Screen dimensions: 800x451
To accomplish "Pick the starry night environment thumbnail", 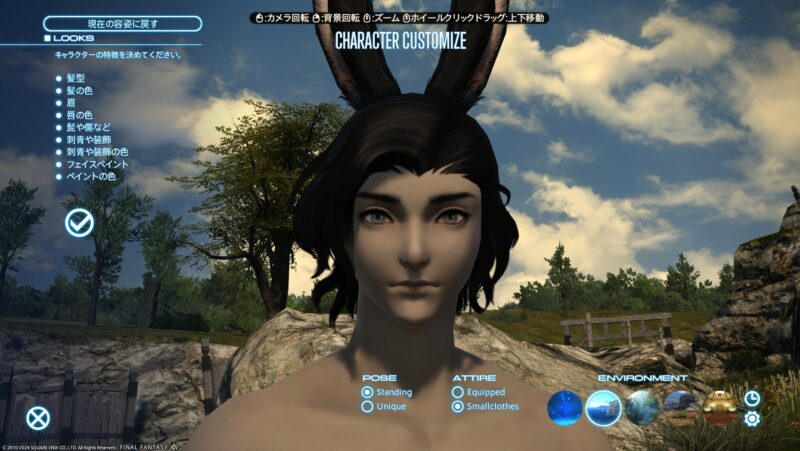I will click(x=565, y=407).
